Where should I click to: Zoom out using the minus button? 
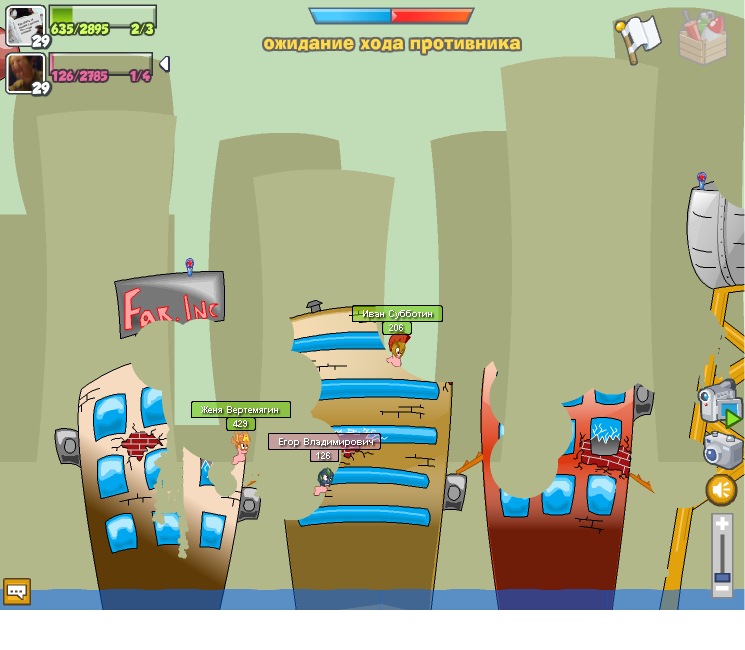[722, 589]
